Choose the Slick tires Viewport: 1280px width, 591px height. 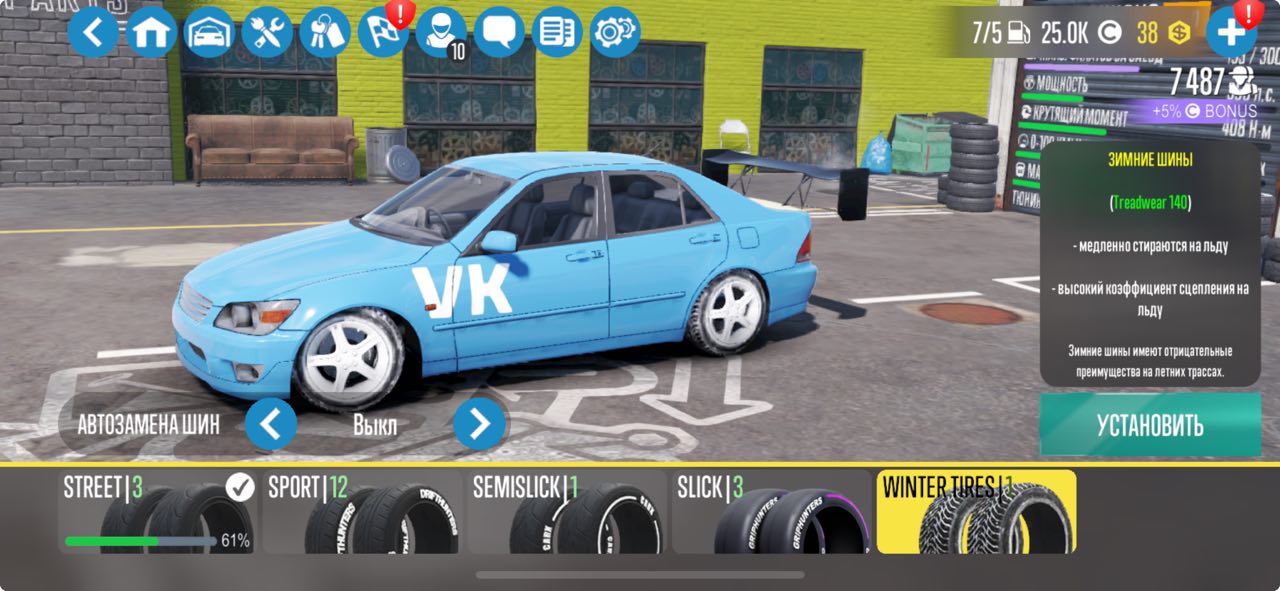(772, 513)
